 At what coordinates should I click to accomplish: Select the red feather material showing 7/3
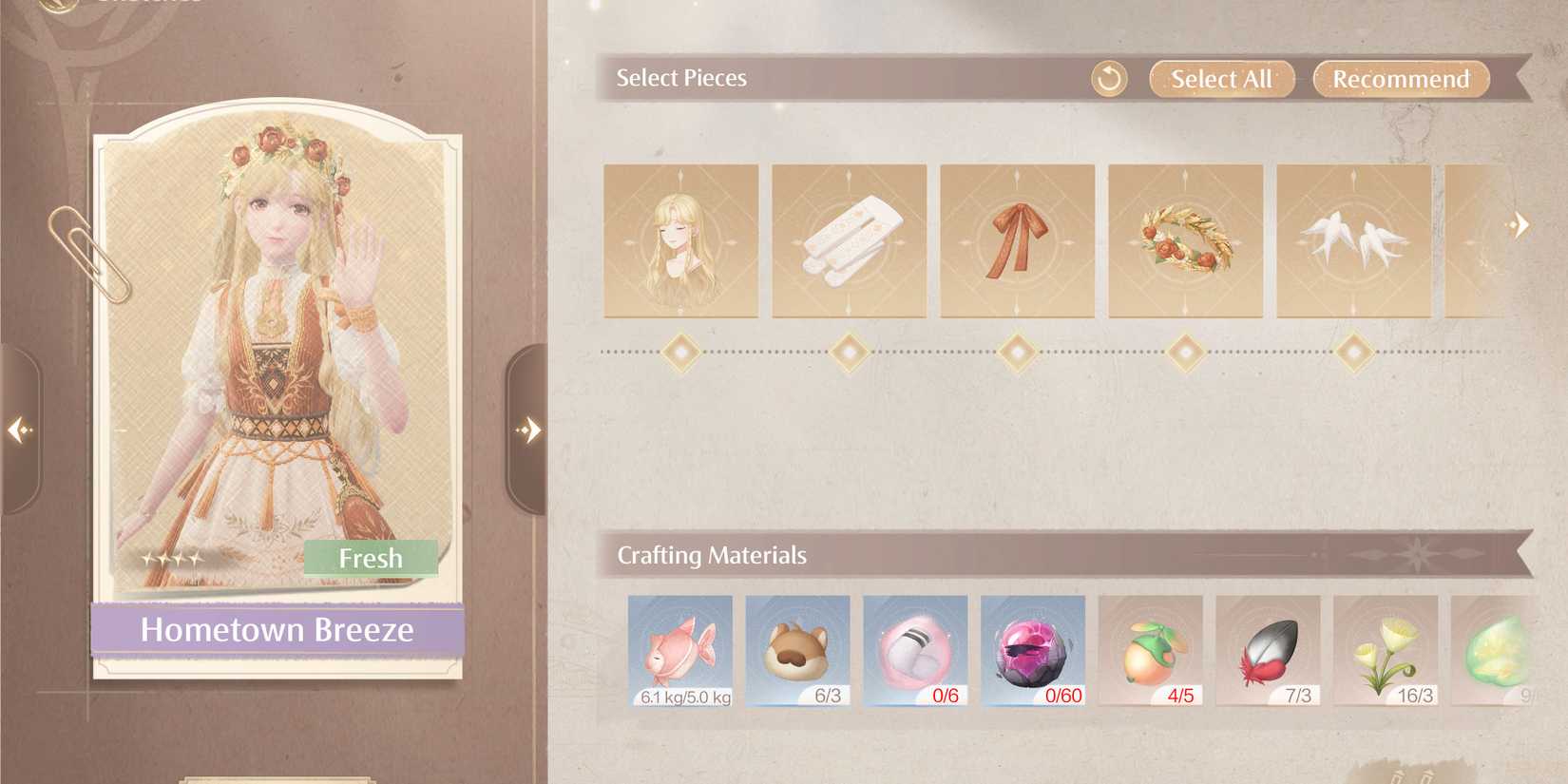click(1271, 651)
